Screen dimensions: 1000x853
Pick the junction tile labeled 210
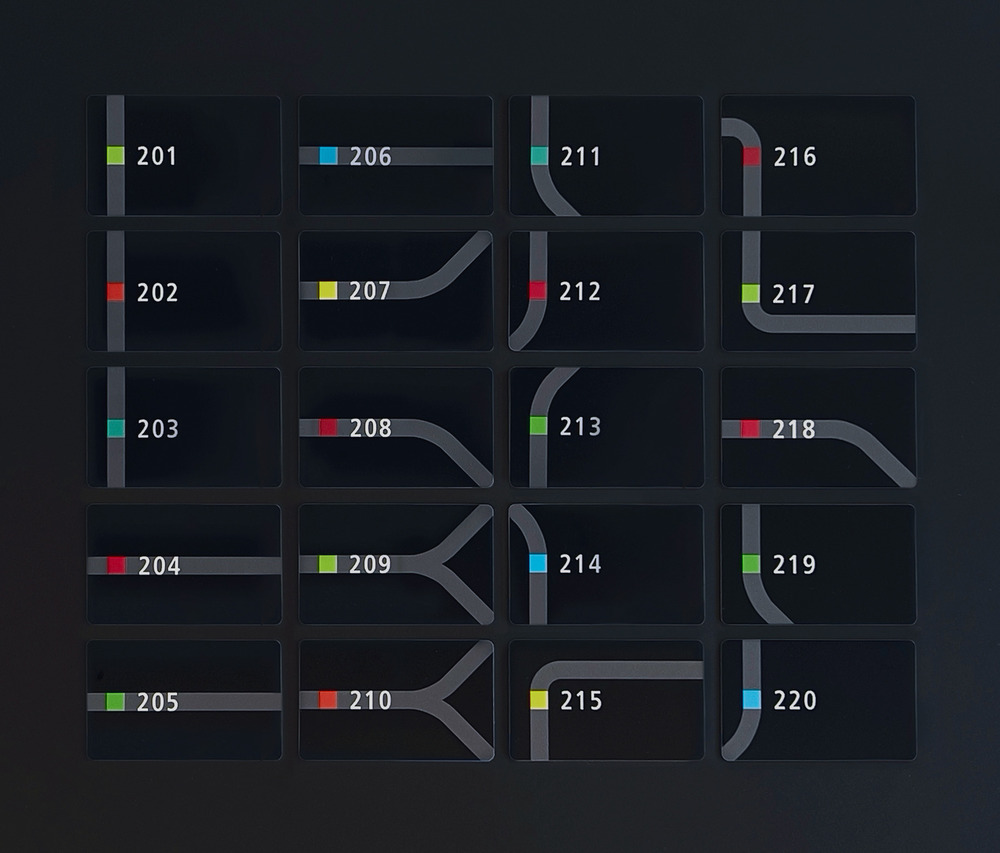pos(396,700)
